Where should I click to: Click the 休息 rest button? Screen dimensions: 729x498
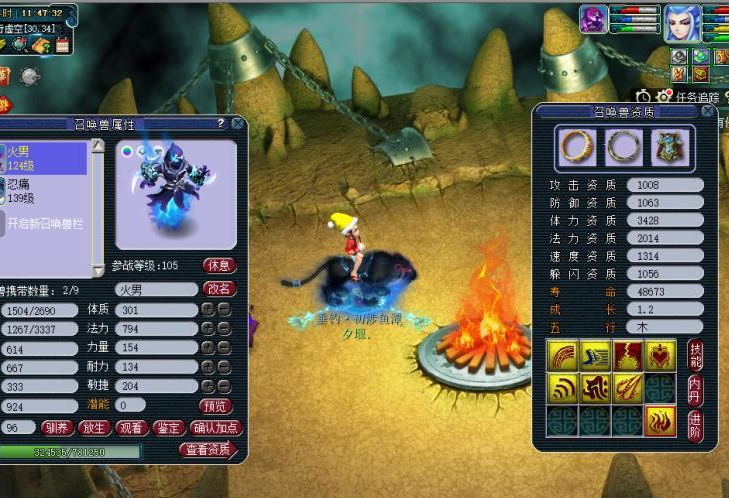219,266
